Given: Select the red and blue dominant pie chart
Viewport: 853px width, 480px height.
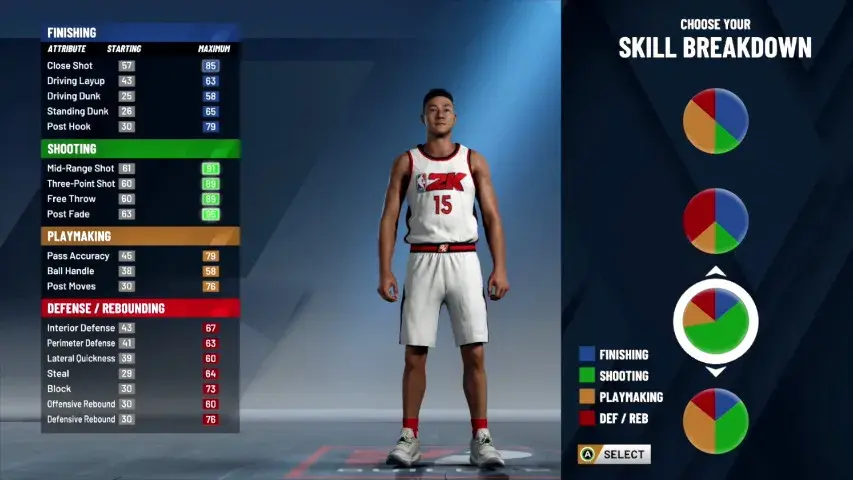Looking at the screenshot, I should tap(715, 221).
